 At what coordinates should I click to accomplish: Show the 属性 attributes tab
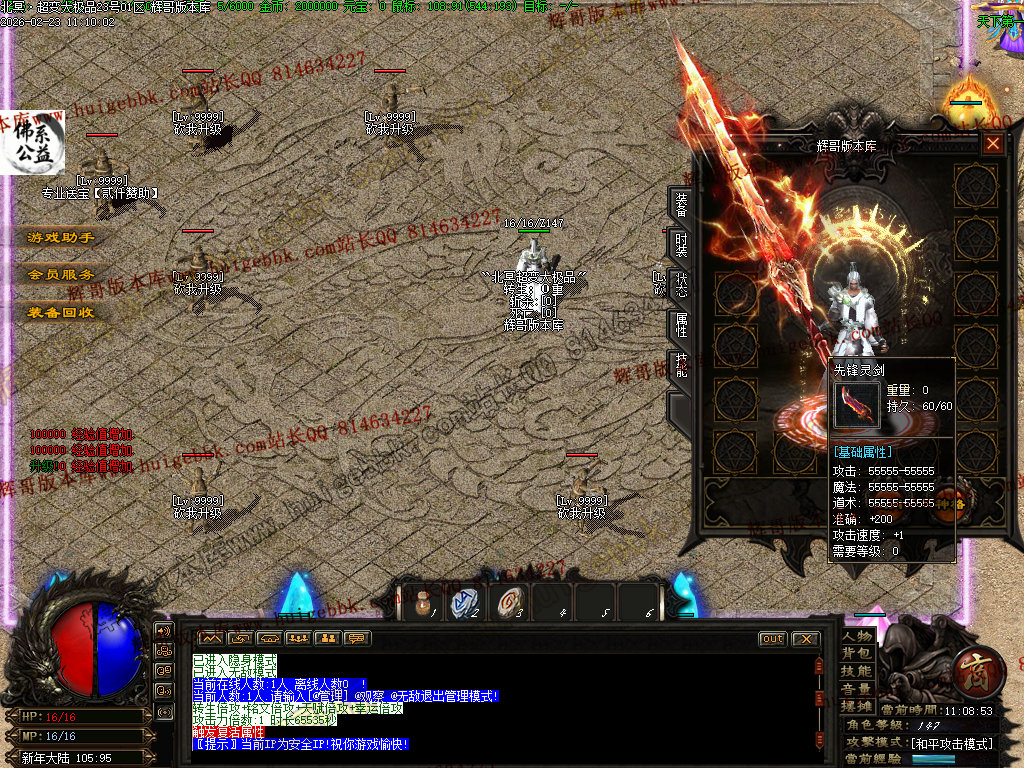[x=681, y=325]
